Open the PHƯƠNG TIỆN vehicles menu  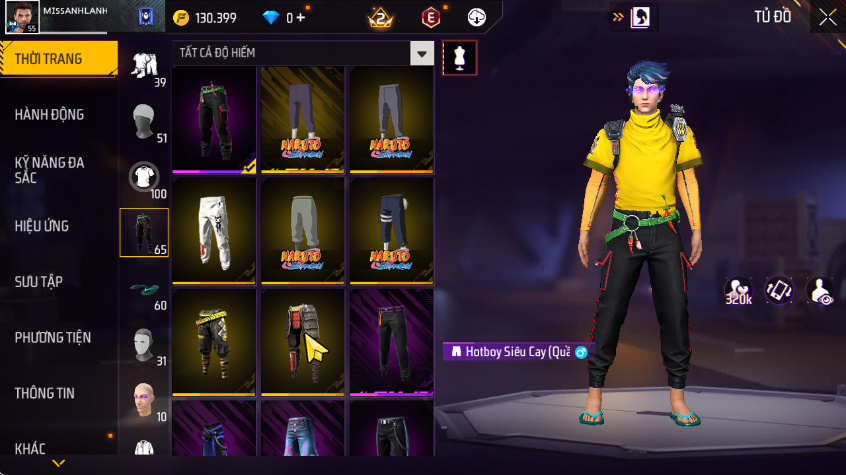[50, 338]
